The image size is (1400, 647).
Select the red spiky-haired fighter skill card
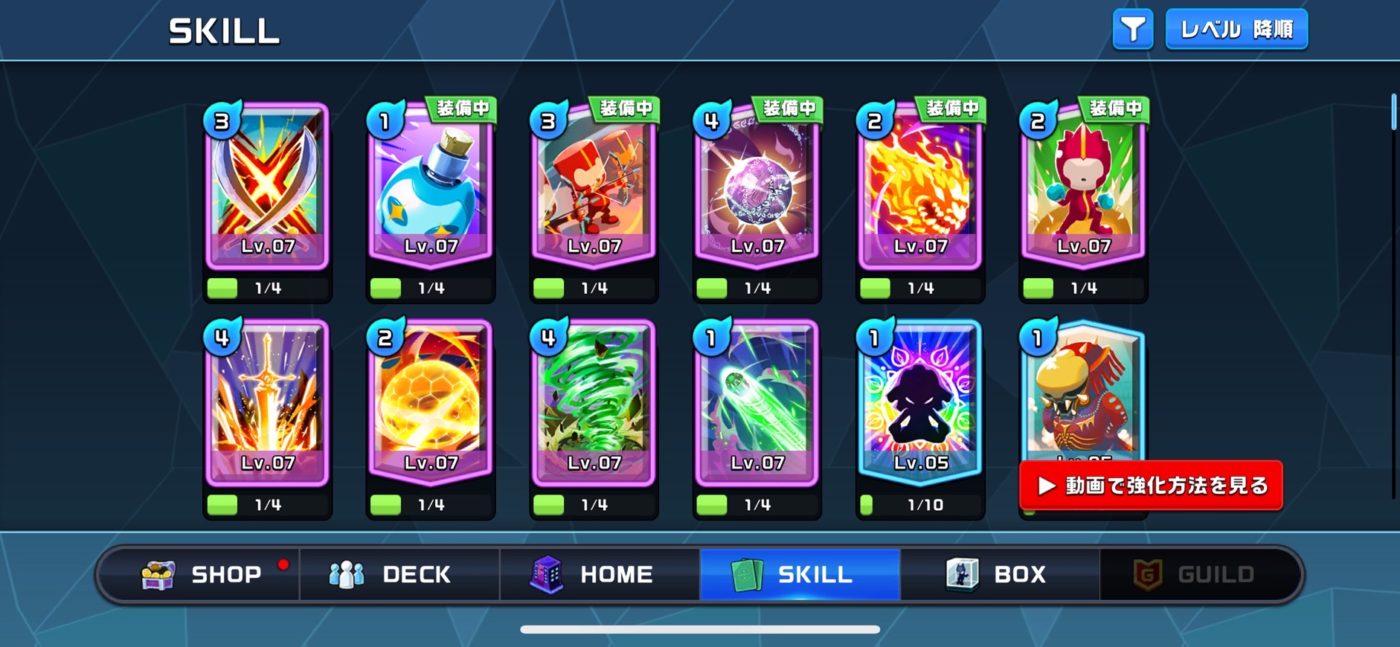[1083, 187]
